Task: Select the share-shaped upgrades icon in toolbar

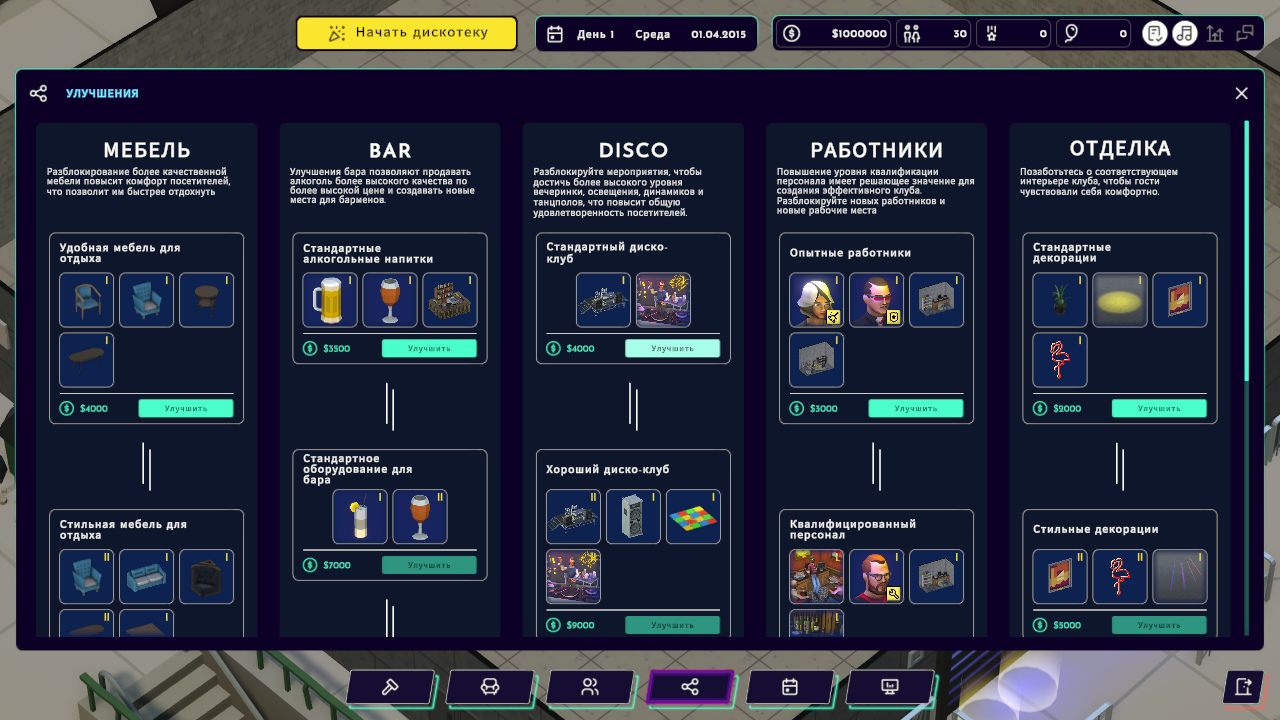Action: 690,687
